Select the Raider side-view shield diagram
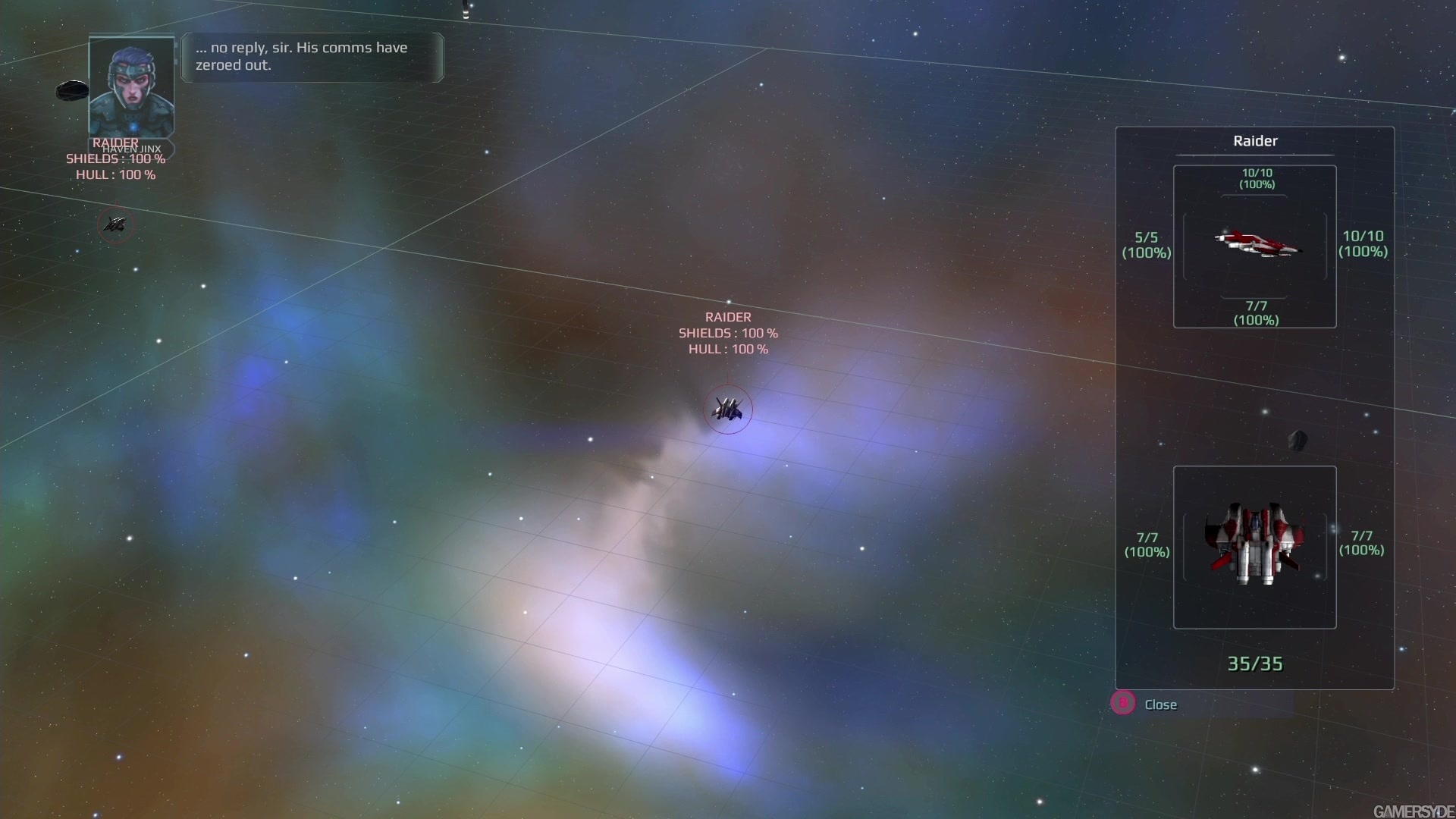The image size is (1456, 819). [x=1254, y=246]
